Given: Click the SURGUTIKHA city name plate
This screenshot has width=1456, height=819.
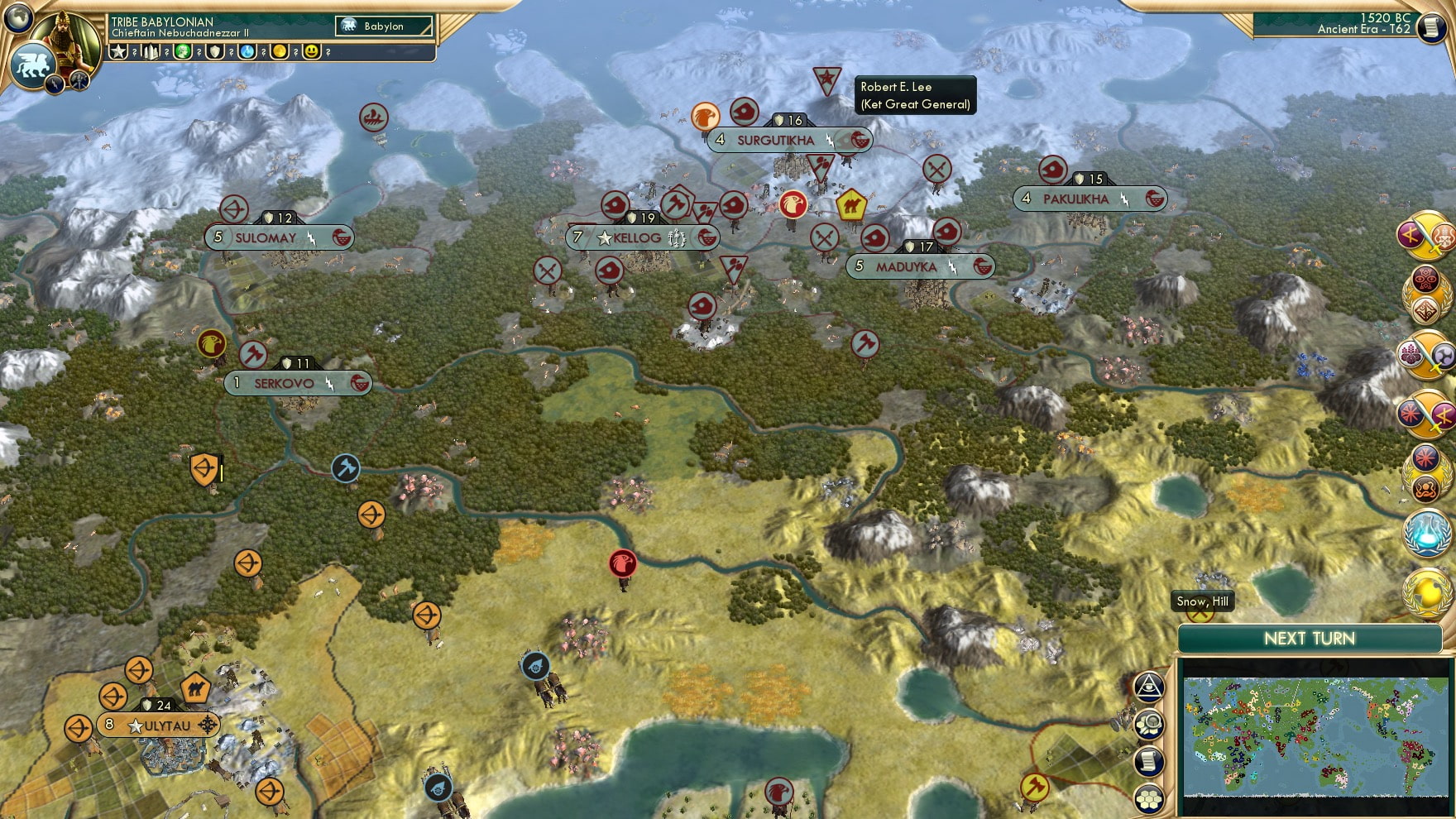Looking at the screenshot, I should 778,141.
